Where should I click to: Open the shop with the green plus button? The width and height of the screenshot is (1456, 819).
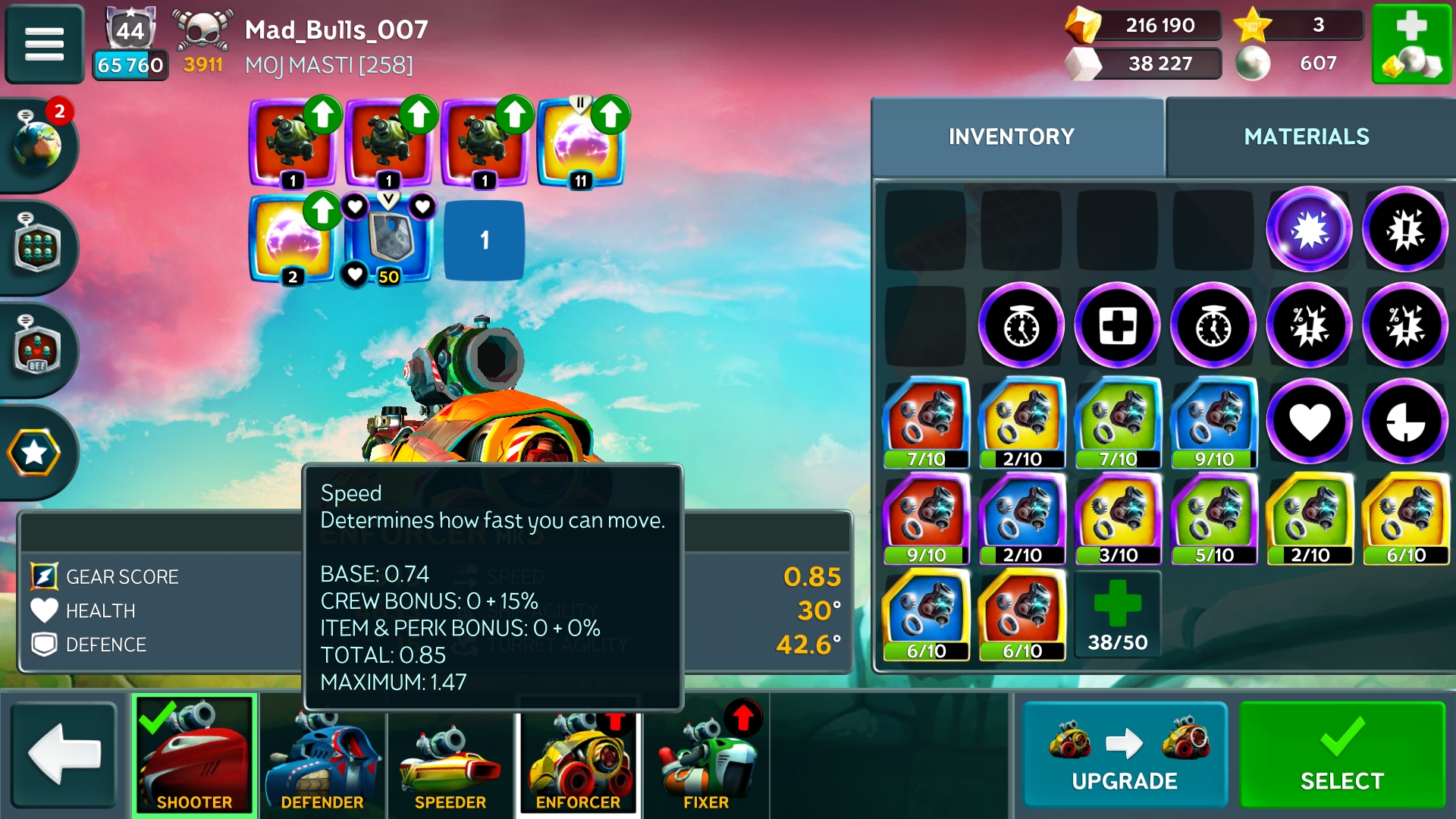tap(1411, 44)
